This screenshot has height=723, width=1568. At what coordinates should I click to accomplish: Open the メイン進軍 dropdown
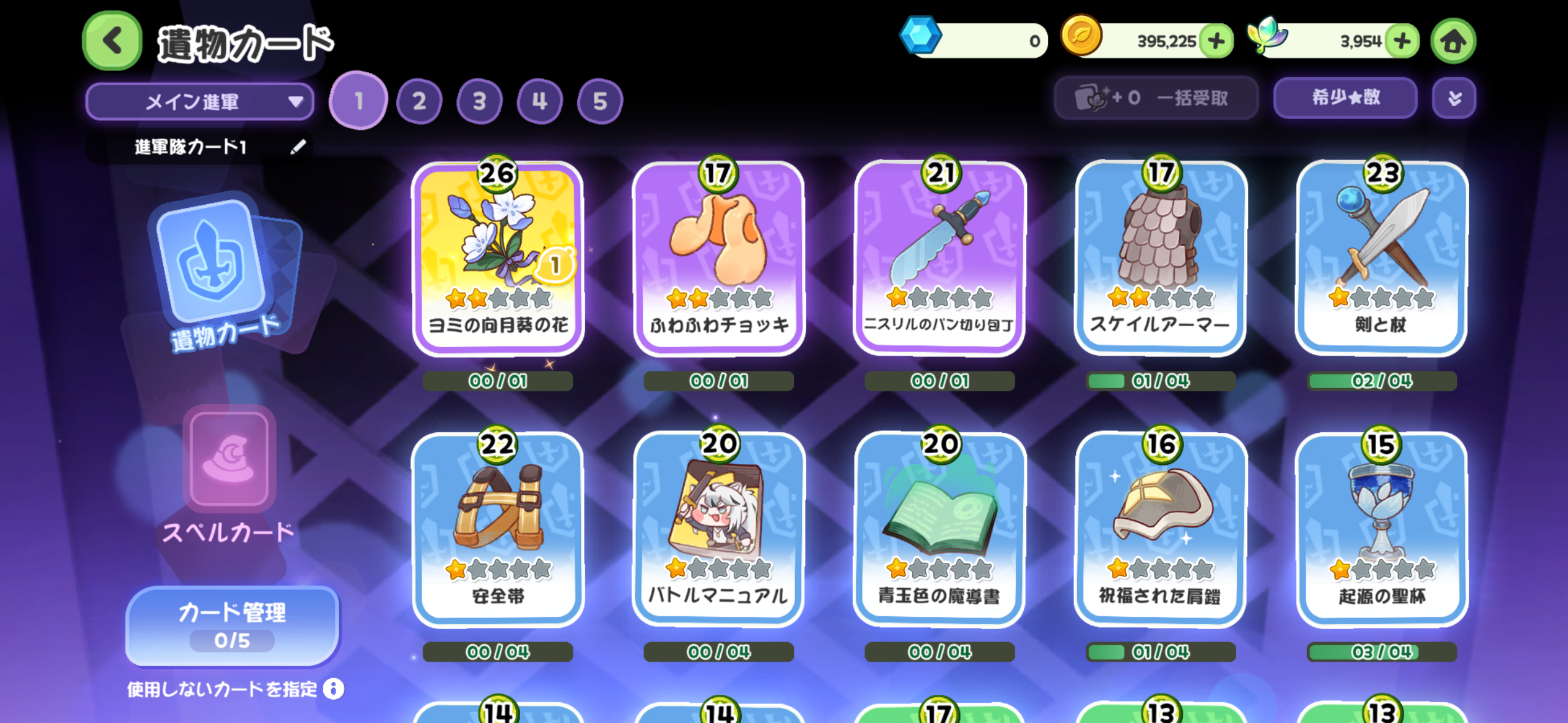(200, 101)
